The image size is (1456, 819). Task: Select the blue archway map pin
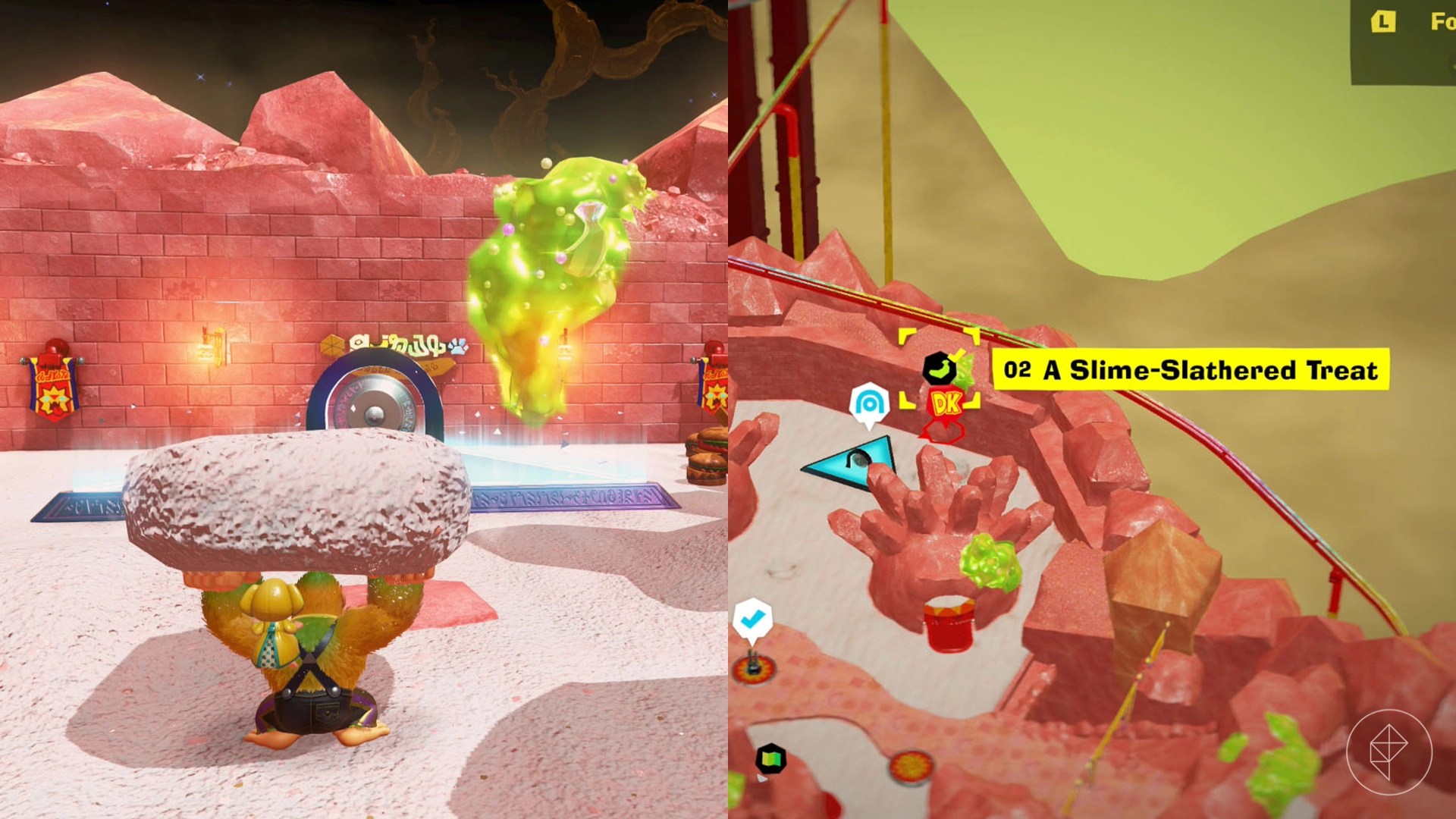[x=868, y=403]
